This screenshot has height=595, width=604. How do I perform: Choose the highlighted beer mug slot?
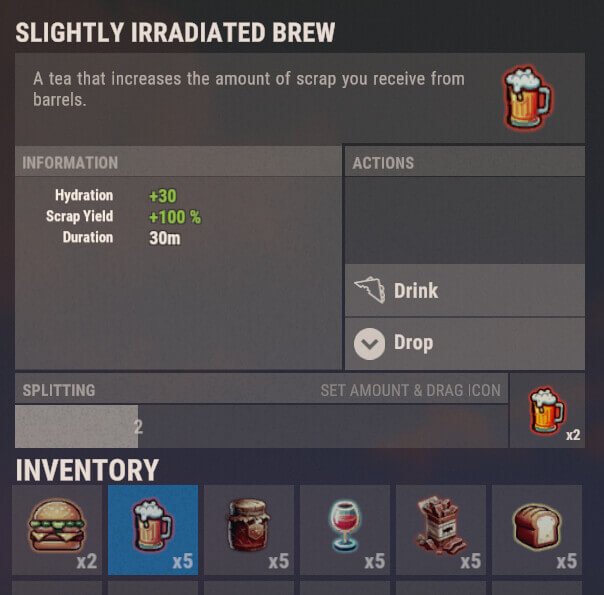(x=153, y=529)
